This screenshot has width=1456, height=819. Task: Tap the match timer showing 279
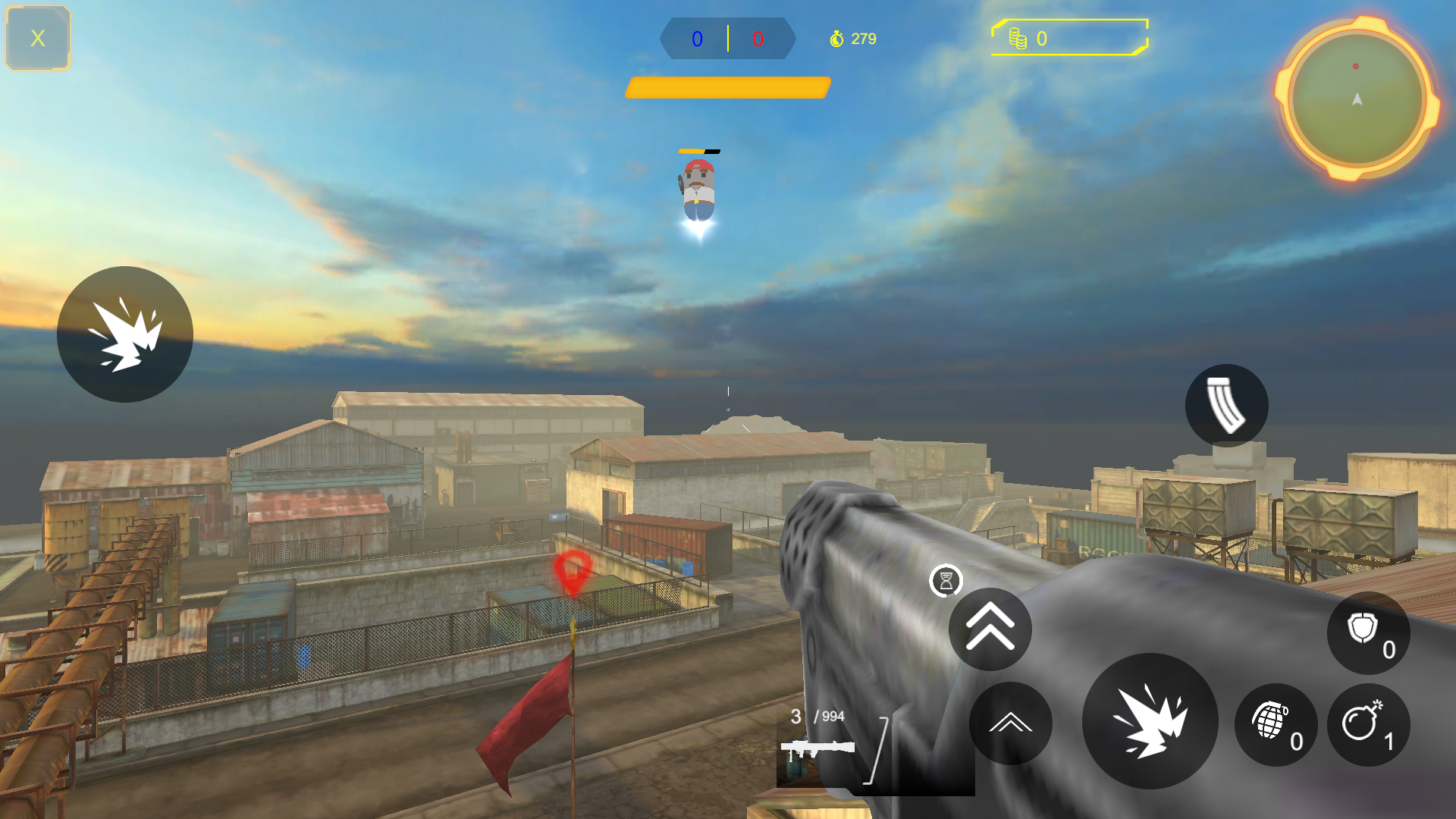pyautogui.click(x=864, y=39)
